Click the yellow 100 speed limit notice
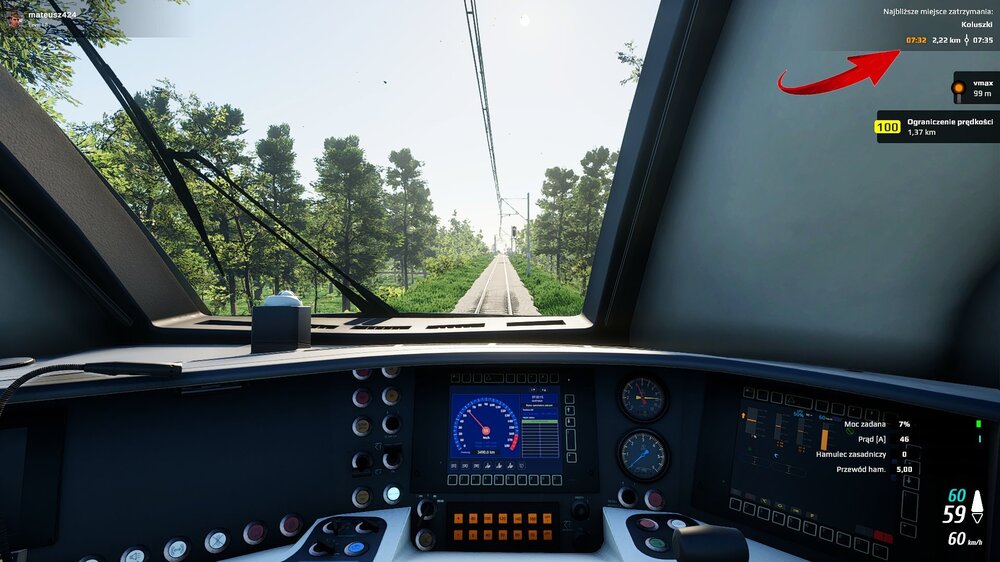The image size is (1000, 562). click(x=936, y=126)
